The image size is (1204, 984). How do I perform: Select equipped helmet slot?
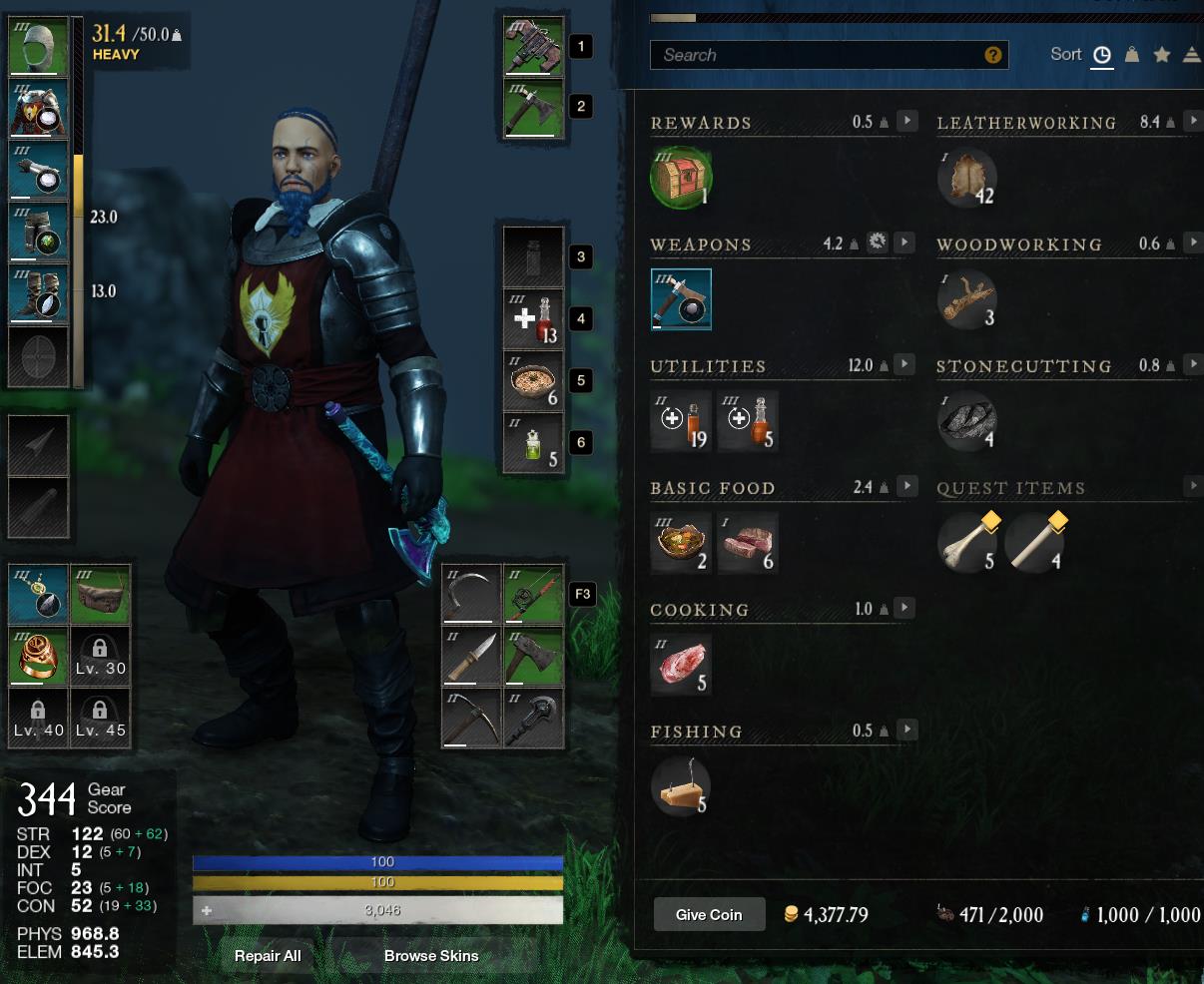pyautogui.click(x=39, y=46)
